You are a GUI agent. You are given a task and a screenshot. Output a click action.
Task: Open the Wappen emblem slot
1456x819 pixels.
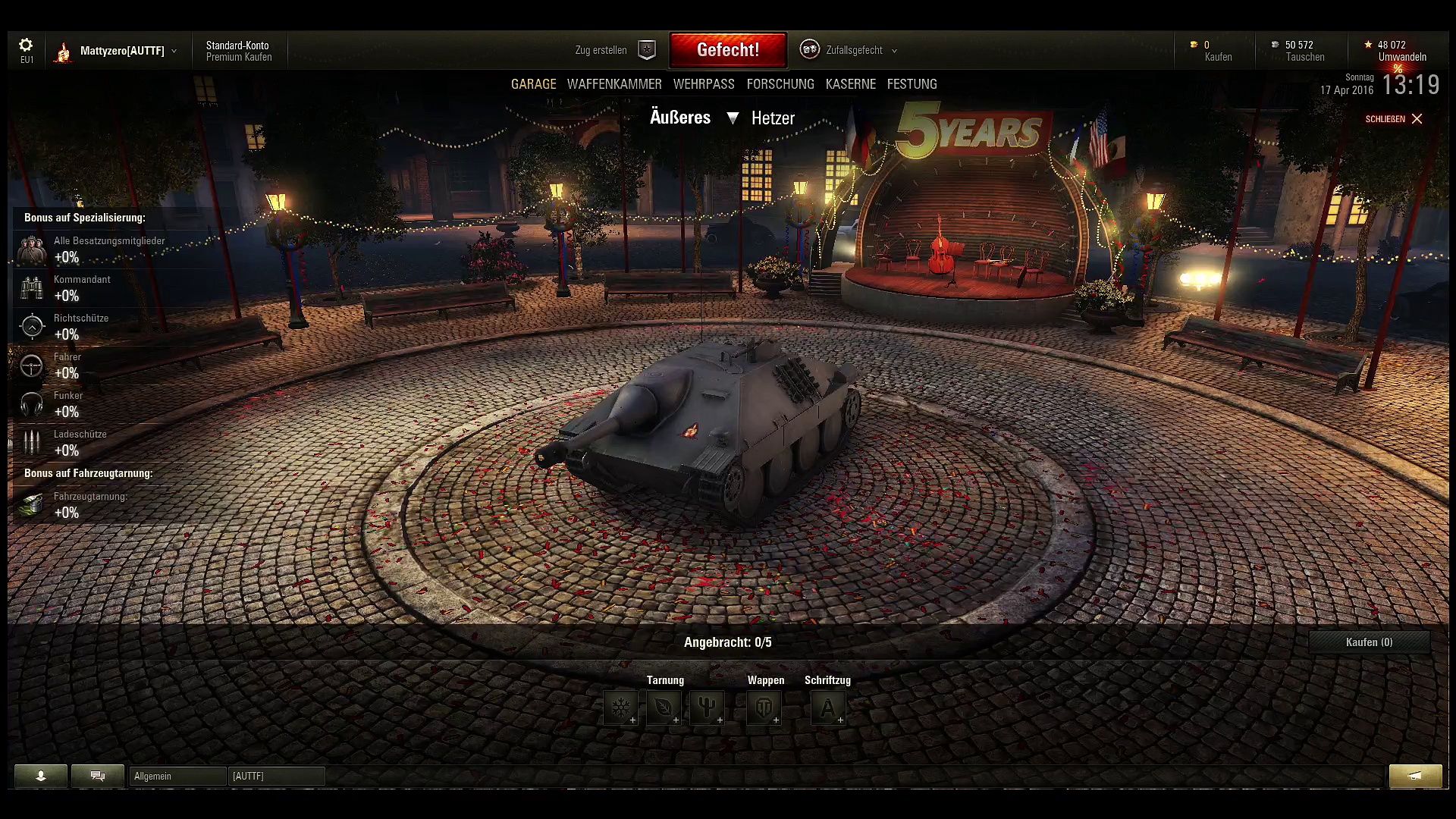coord(764,708)
